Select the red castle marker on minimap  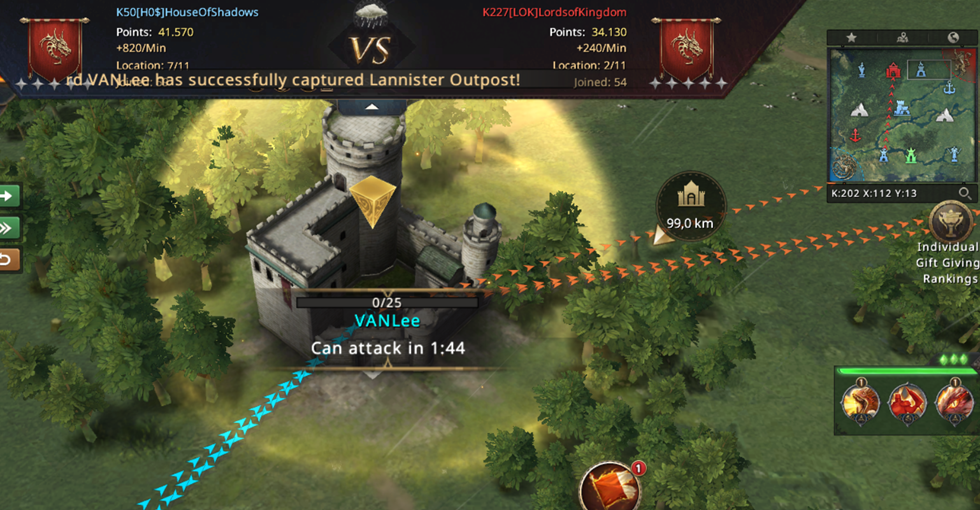[894, 71]
